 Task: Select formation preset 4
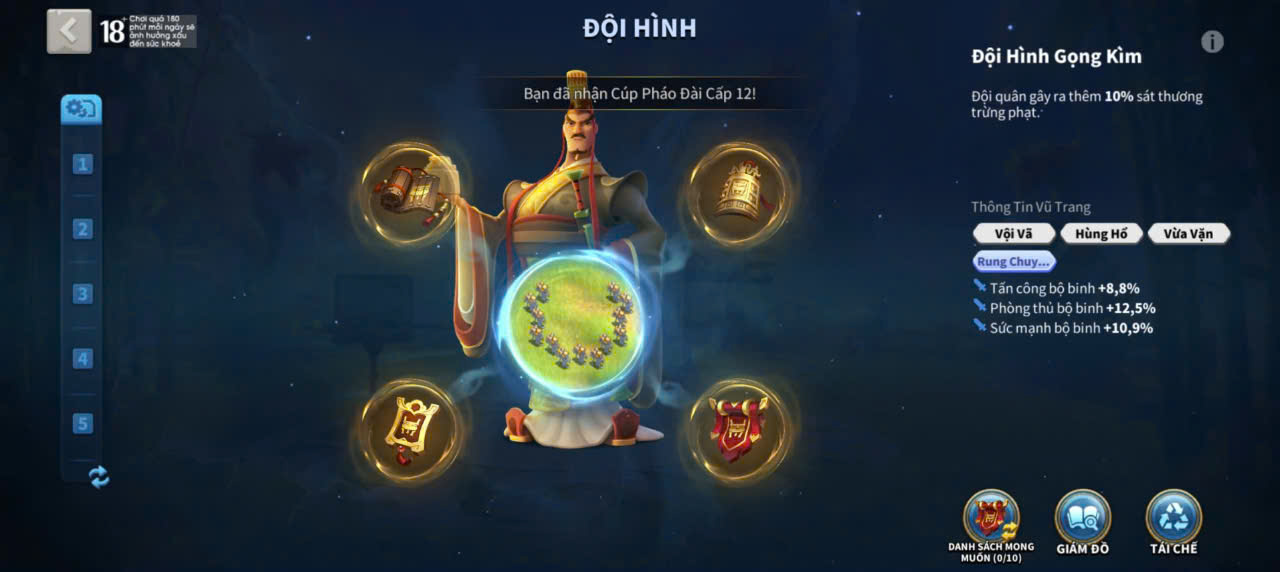click(x=82, y=359)
